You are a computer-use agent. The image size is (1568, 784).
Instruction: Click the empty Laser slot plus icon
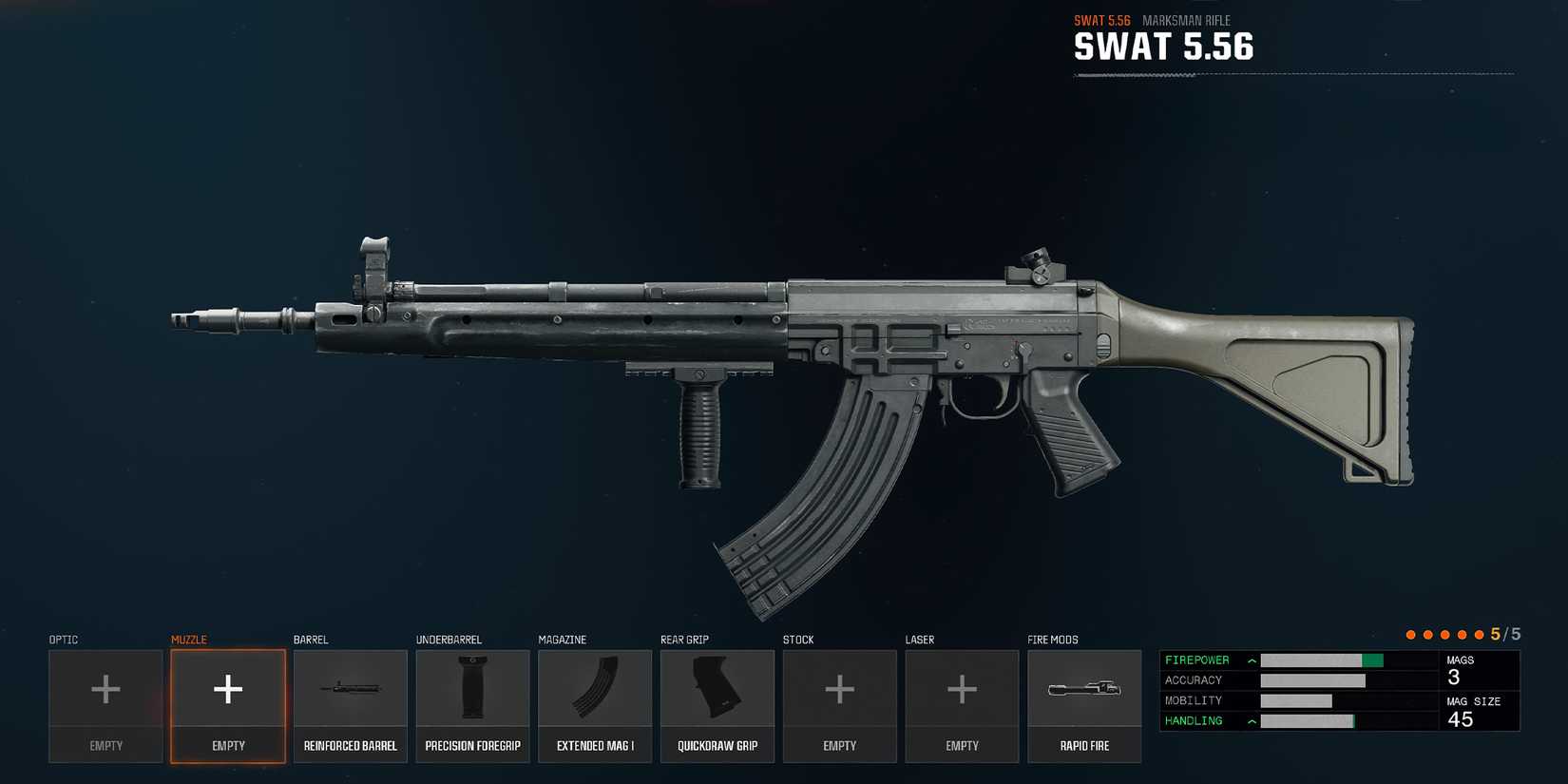[962, 689]
